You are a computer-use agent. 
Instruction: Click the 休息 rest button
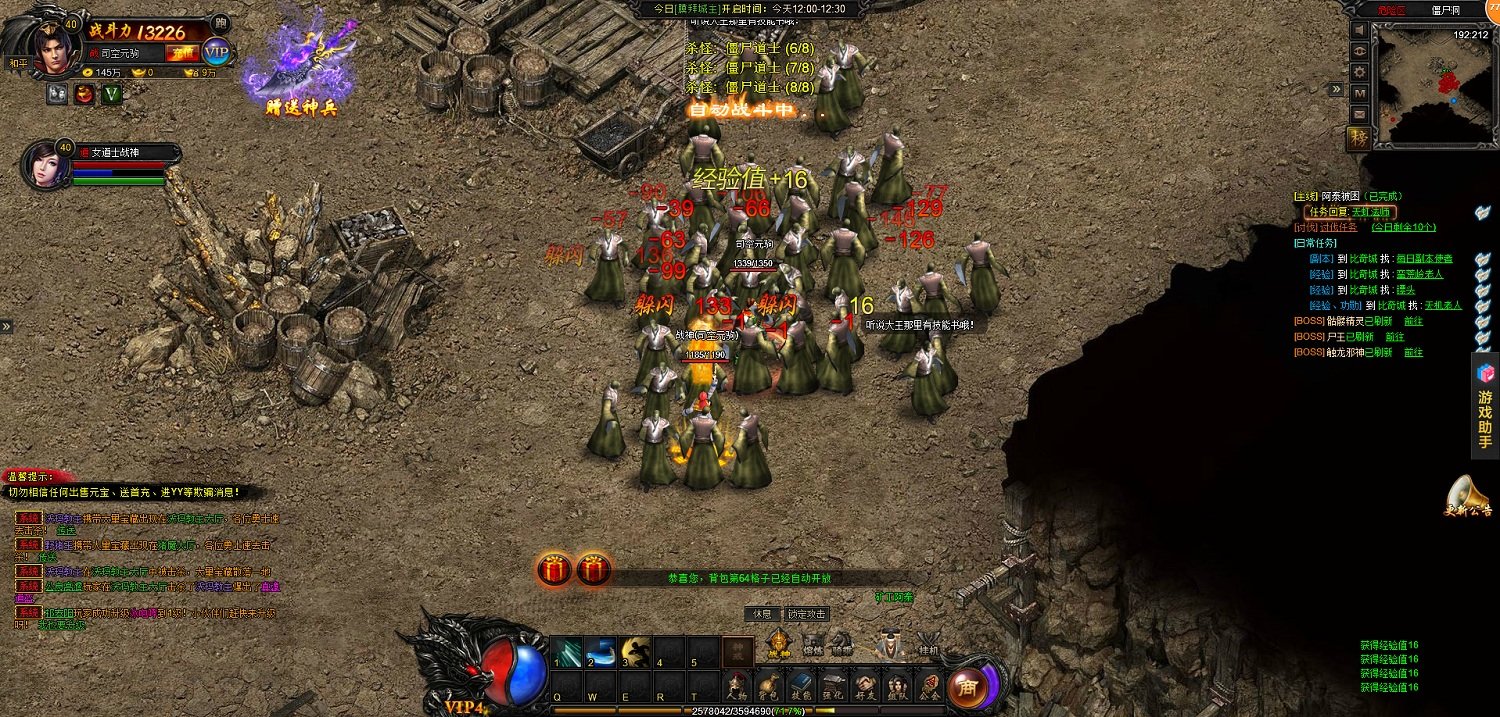[762, 613]
